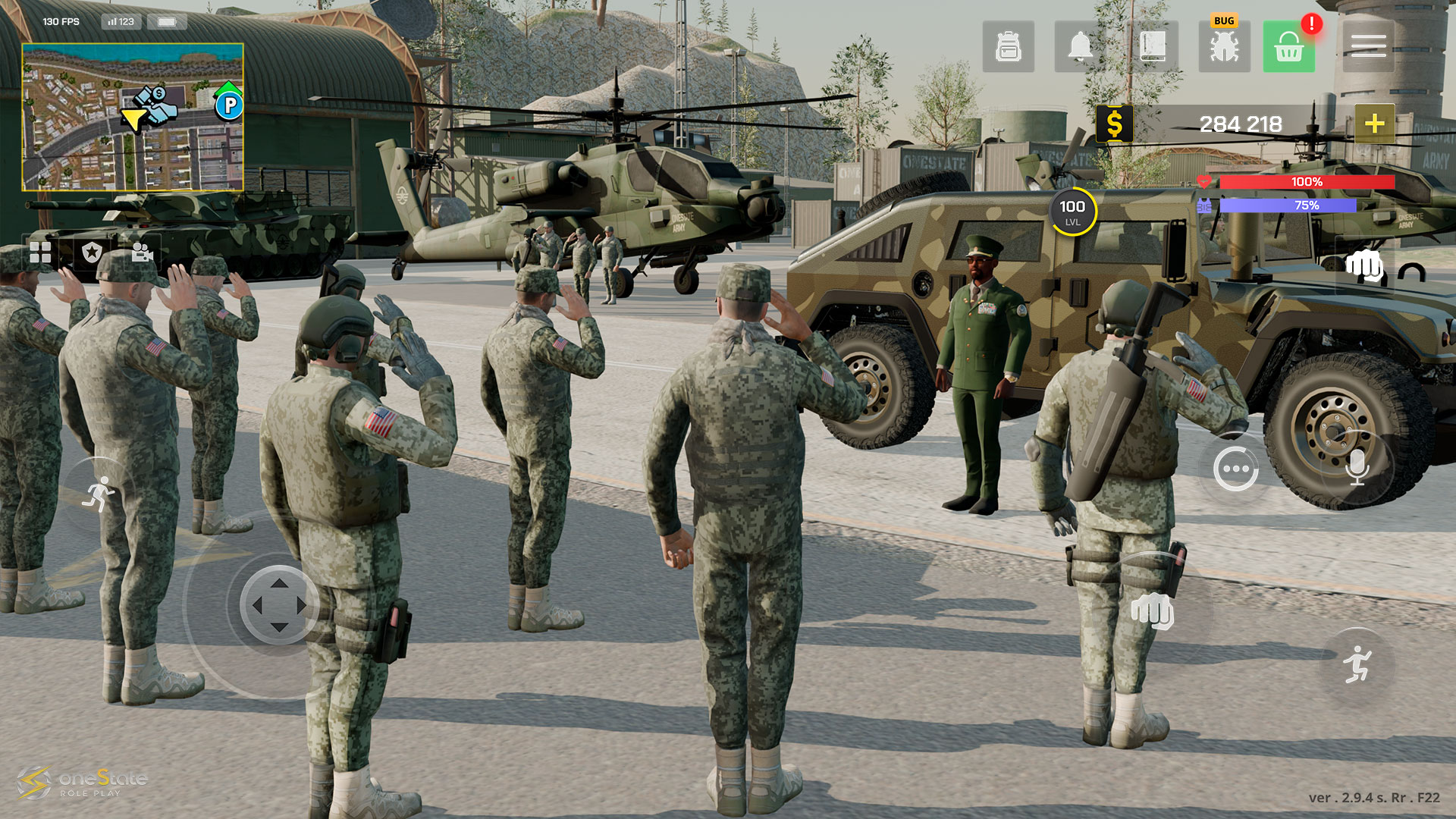1456x819 pixels.
Task: Switch view with the video camera icon
Action: [x=142, y=253]
